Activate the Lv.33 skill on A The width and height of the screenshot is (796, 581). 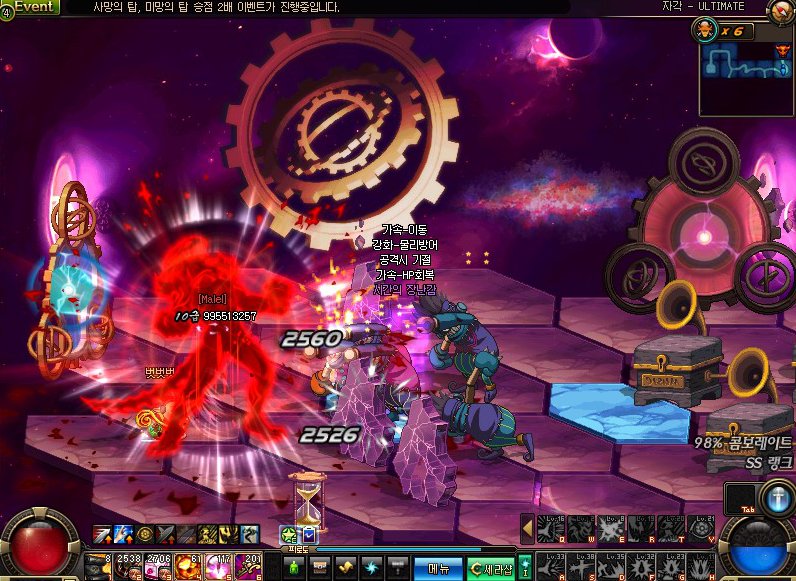coord(552,566)
